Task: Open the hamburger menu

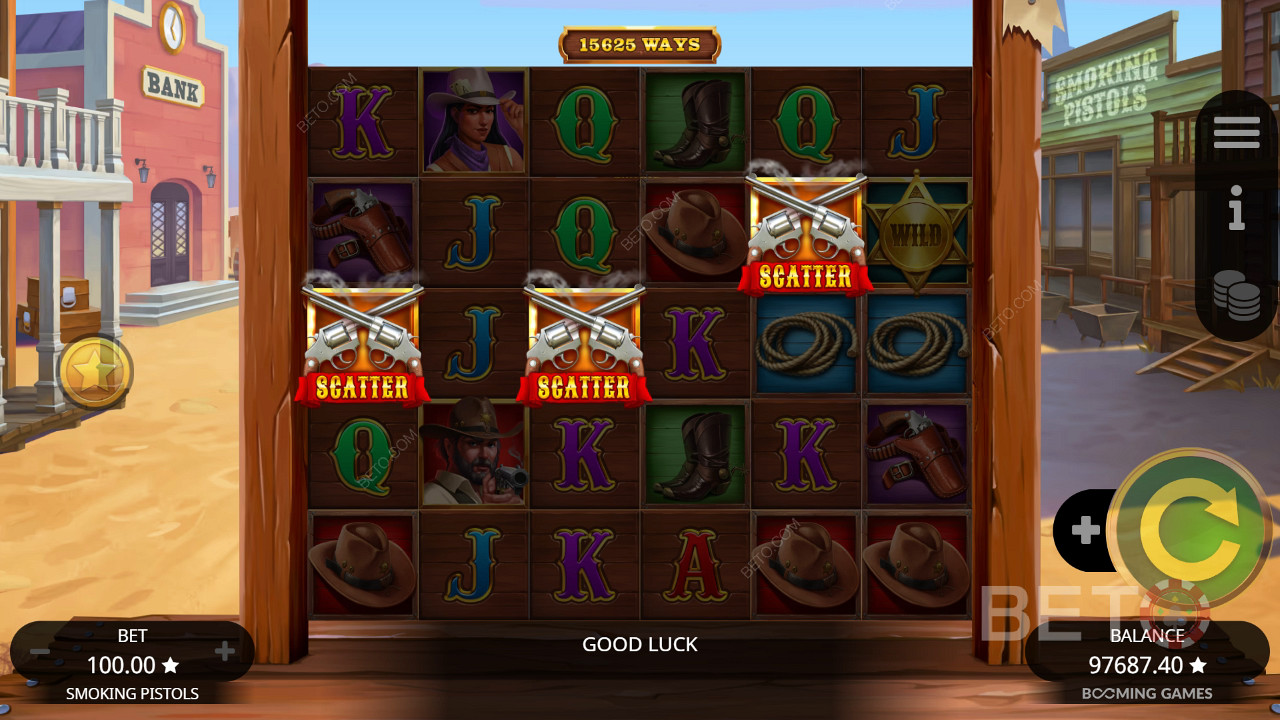Action: click(x=1236, y=133)
